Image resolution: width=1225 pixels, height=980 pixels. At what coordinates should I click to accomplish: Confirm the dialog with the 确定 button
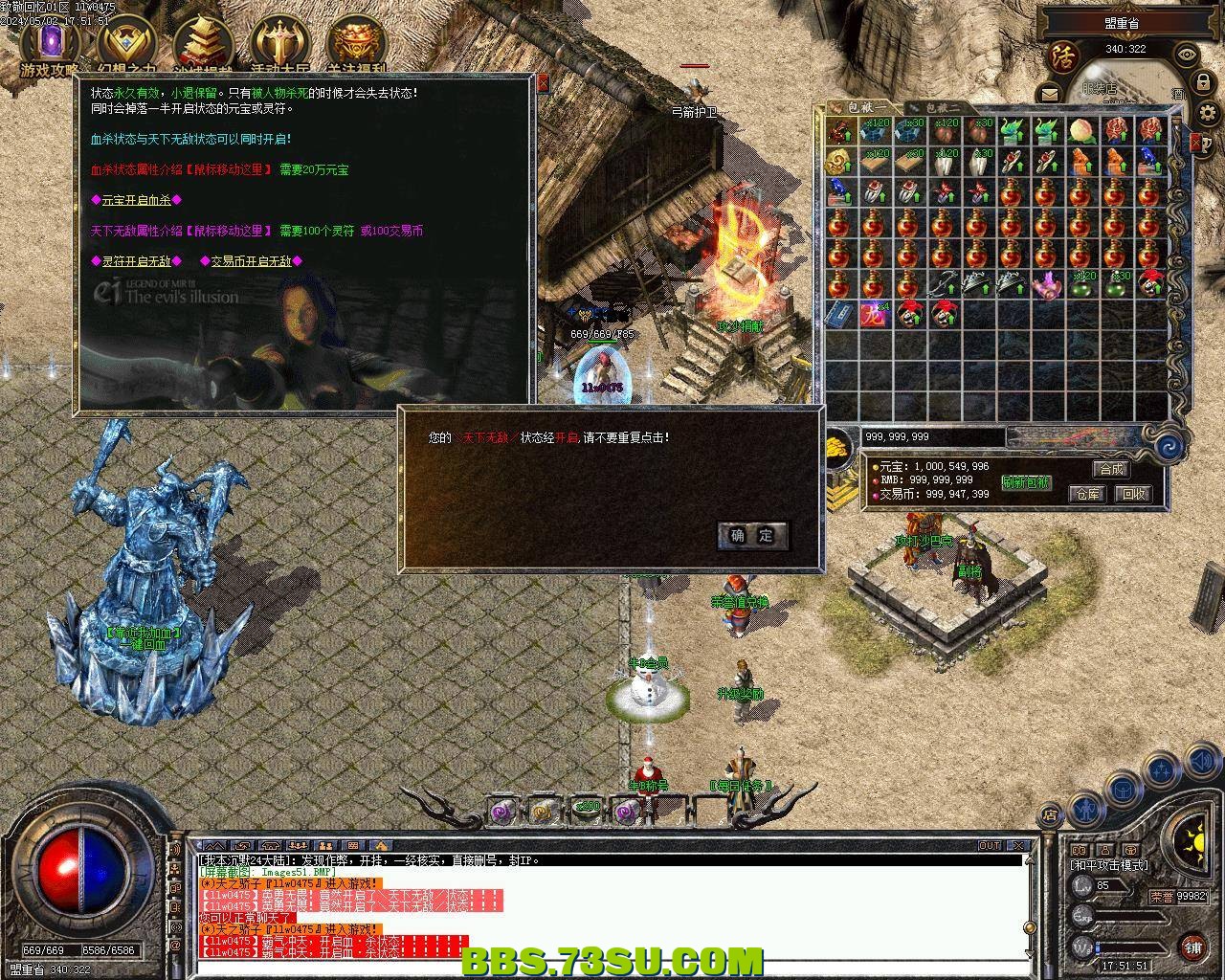point(752,536)
